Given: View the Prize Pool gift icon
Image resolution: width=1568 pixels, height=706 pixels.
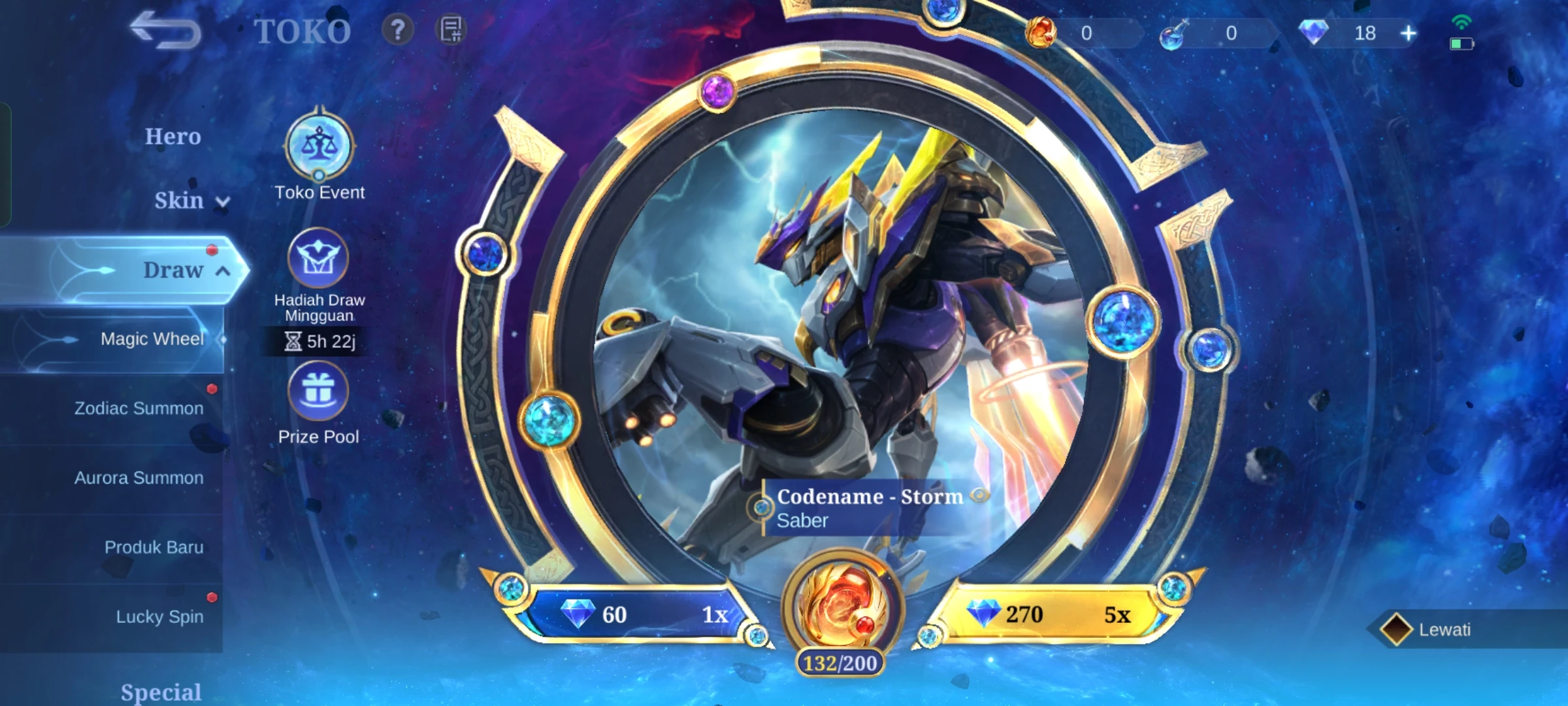Looking at the screenshot, I should (x=319, y=392).
